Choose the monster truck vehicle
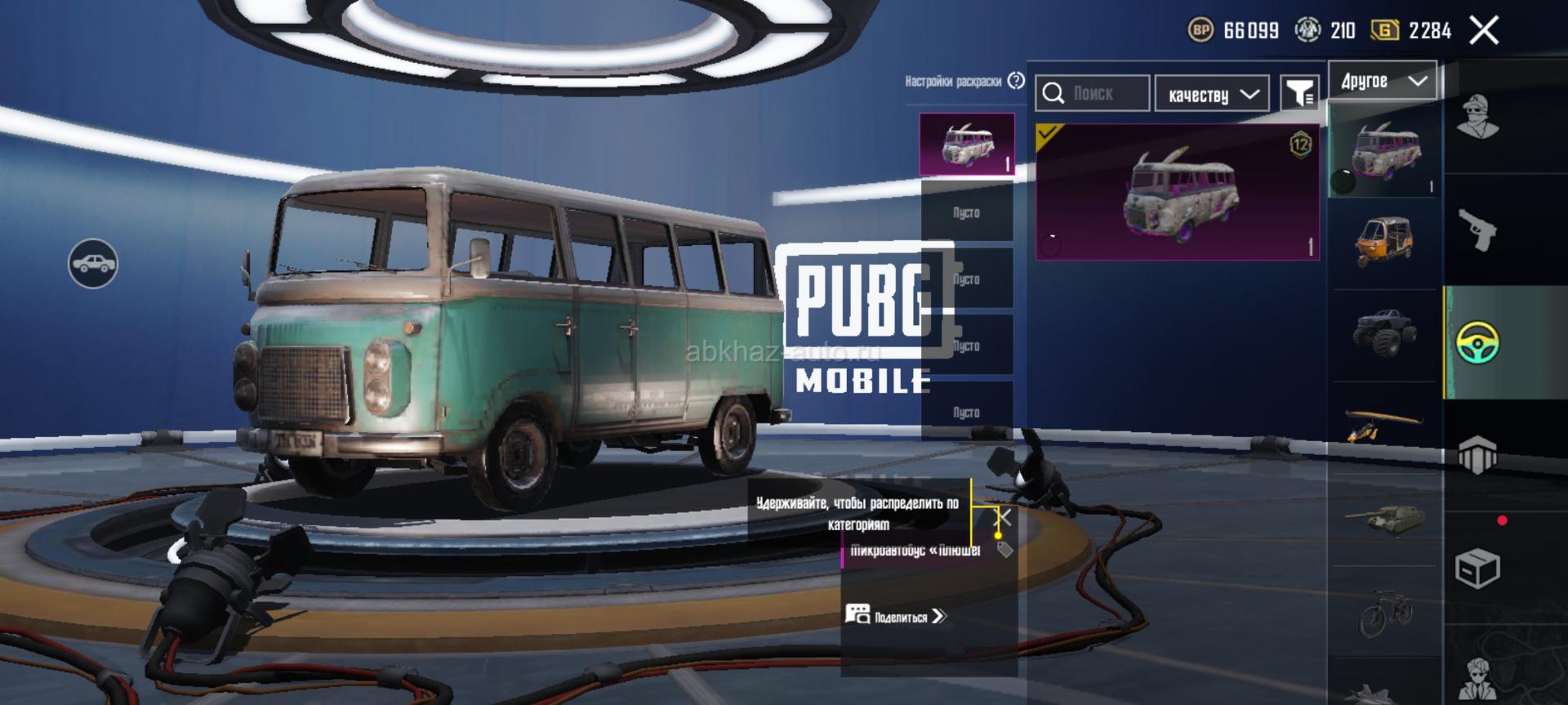This screenshot has height=705, width=1568. click(1385, 333)
